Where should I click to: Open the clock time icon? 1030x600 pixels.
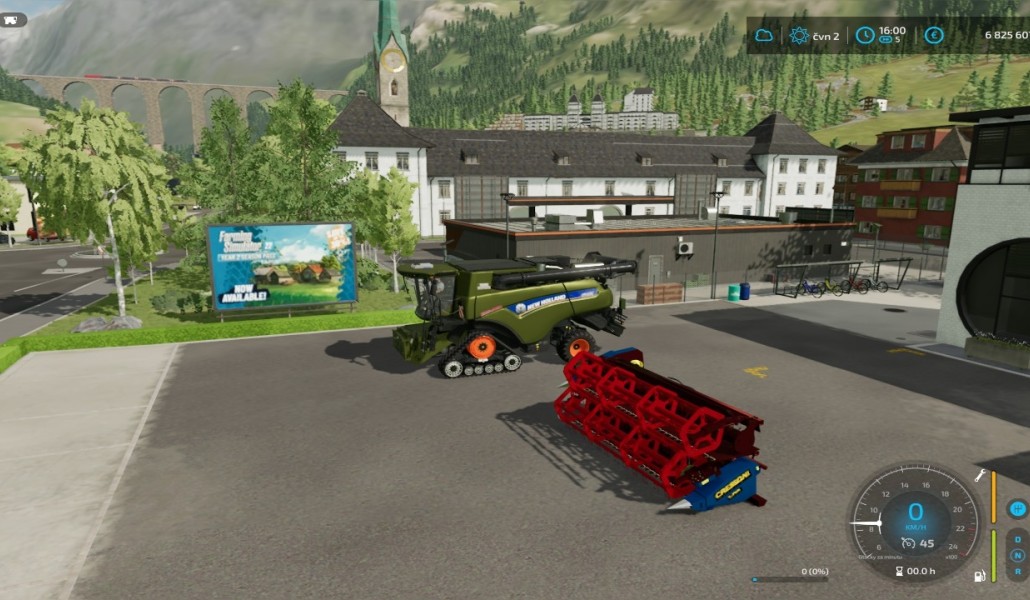pos(864,36)
